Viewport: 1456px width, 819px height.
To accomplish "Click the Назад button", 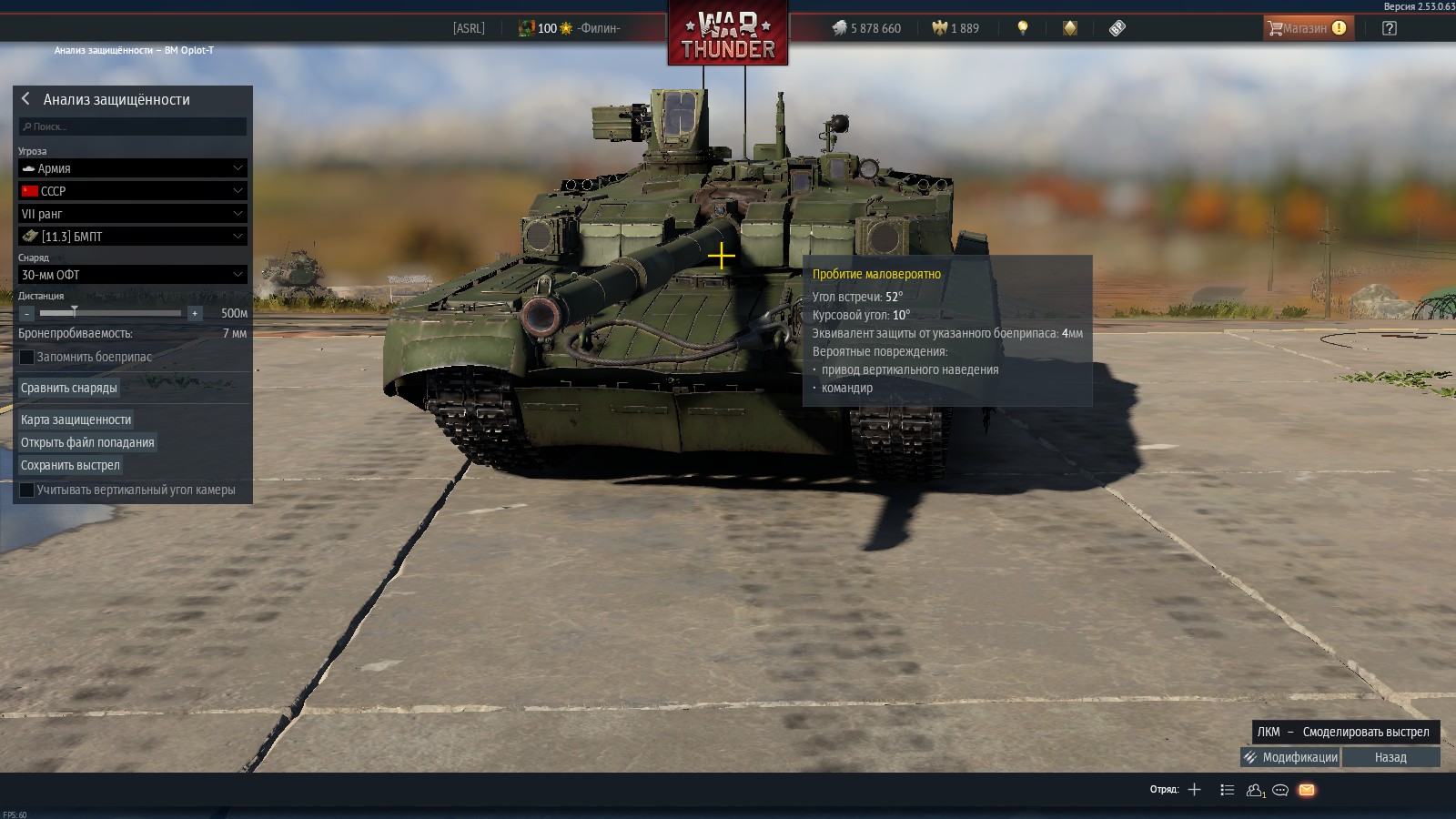I will [x=1390, y=757].
